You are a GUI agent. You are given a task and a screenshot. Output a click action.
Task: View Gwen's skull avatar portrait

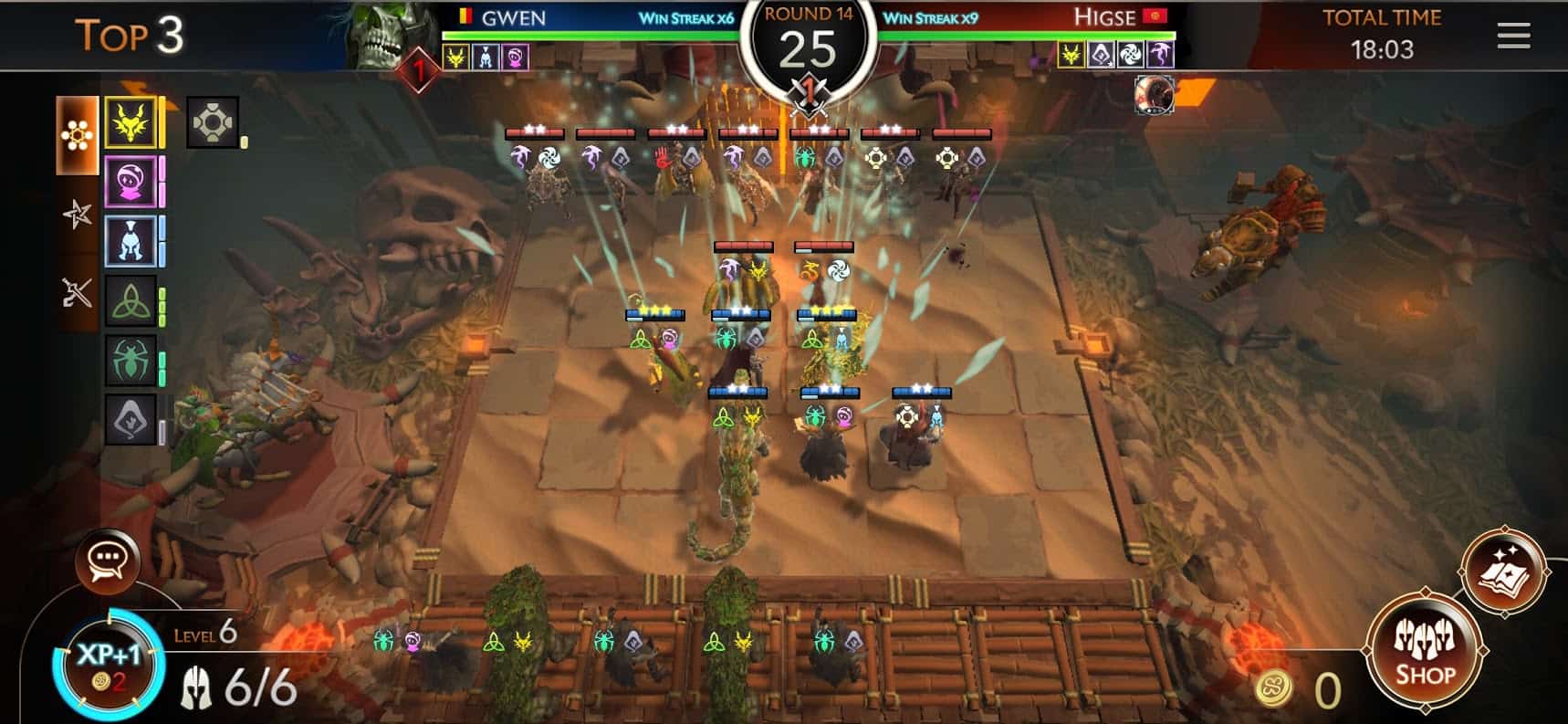[x=382, y=35]
